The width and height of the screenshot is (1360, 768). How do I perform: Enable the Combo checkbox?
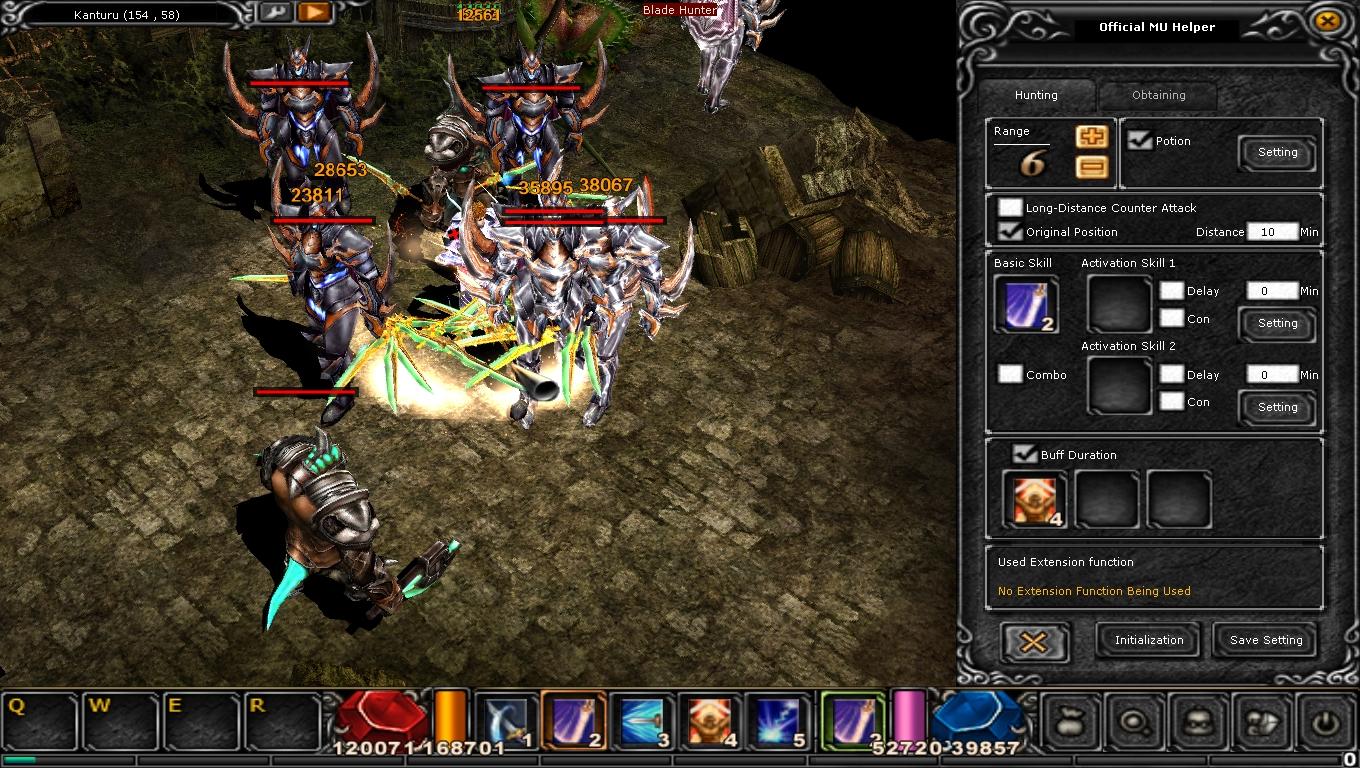click(1010, 374)
